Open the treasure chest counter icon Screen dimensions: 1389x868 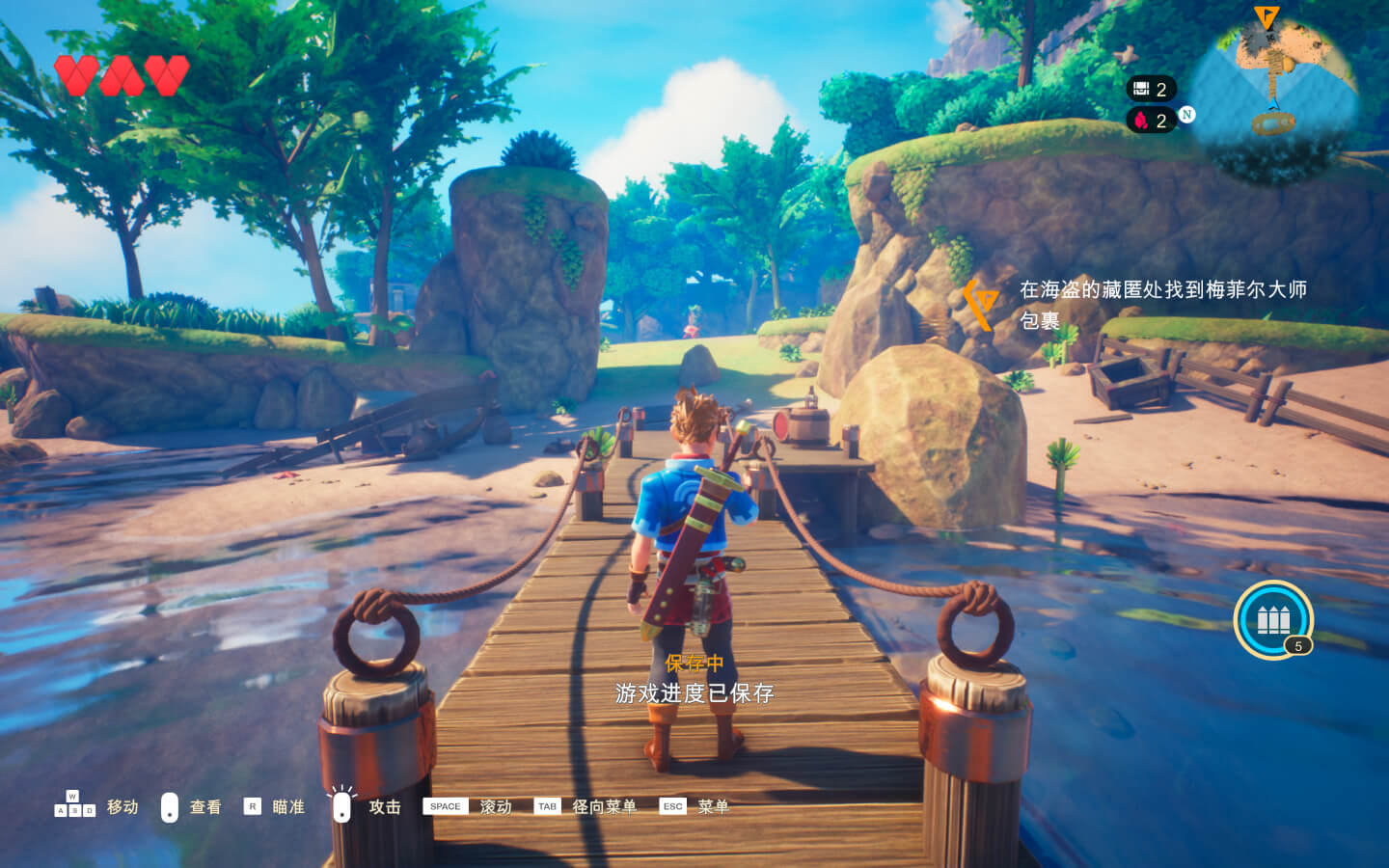pyautogui.click(x=1142, y=89)
